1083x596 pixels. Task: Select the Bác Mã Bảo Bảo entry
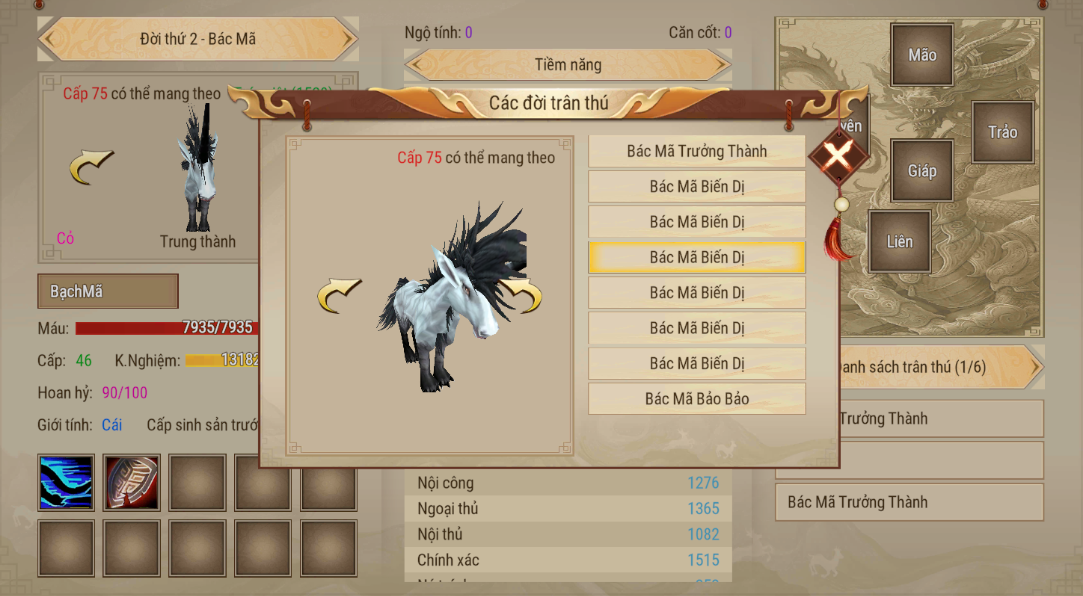coord(696,398)
